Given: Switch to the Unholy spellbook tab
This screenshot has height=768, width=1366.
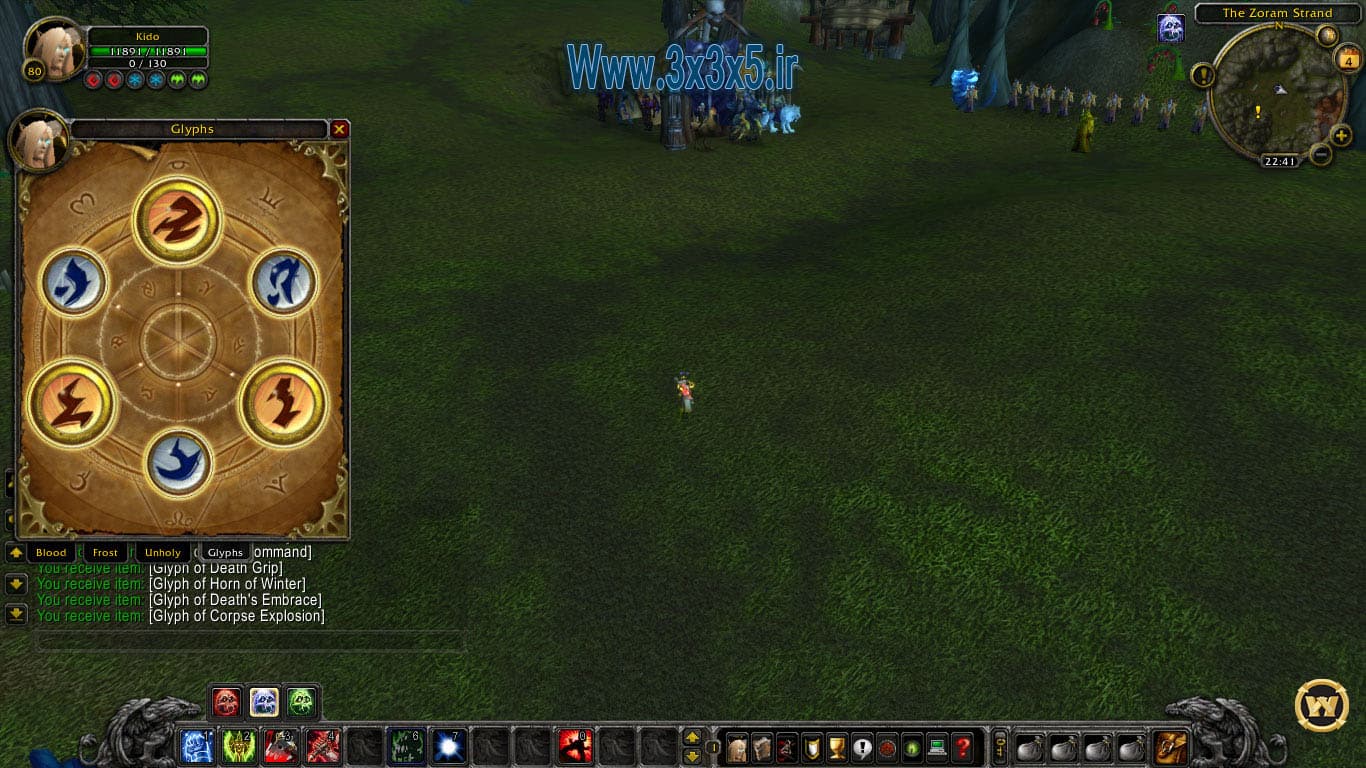Looking at the screenshot, I should pos(163,551).
